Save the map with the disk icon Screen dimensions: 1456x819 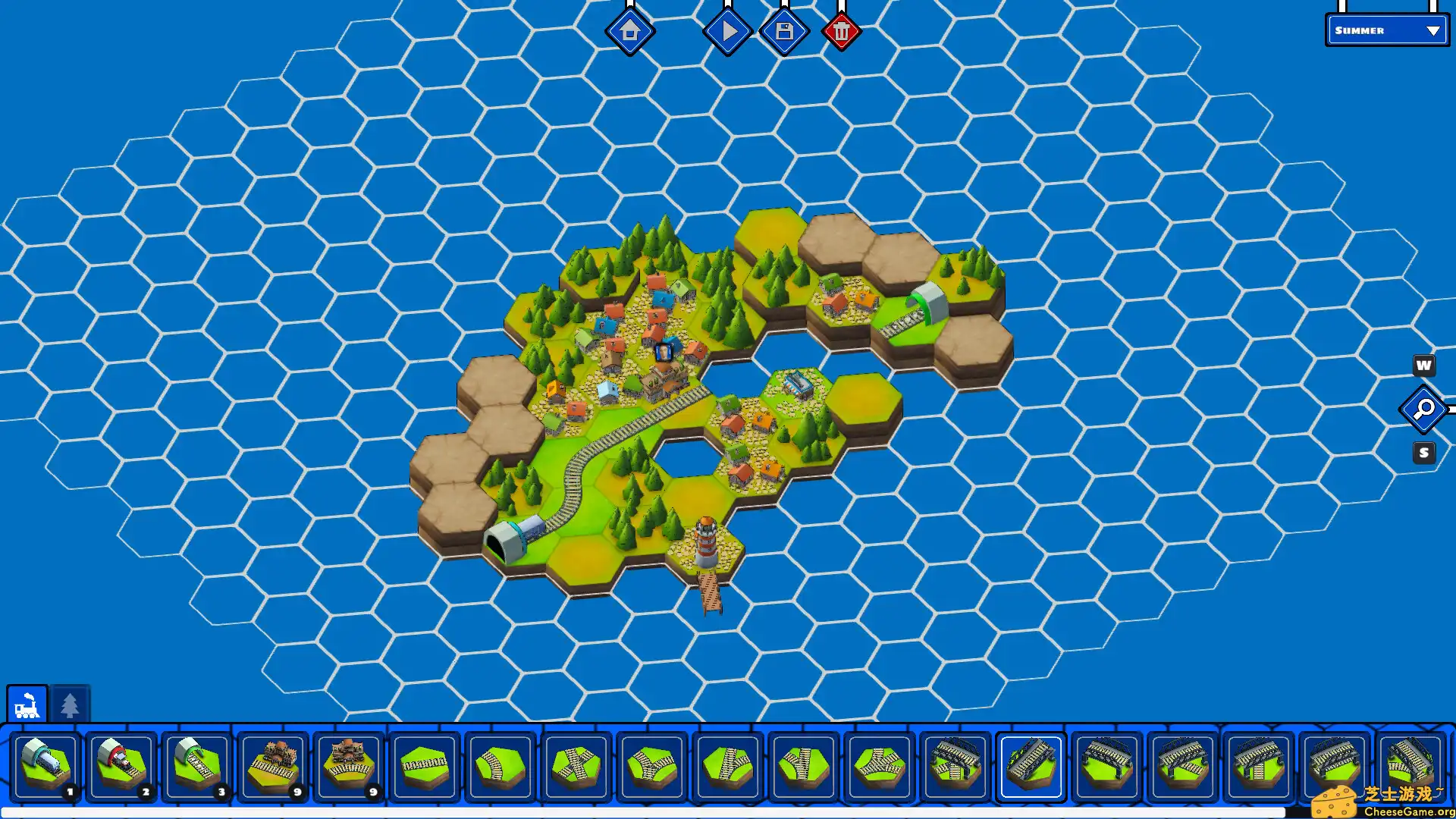pyautogui.click(x=783, y=30)
